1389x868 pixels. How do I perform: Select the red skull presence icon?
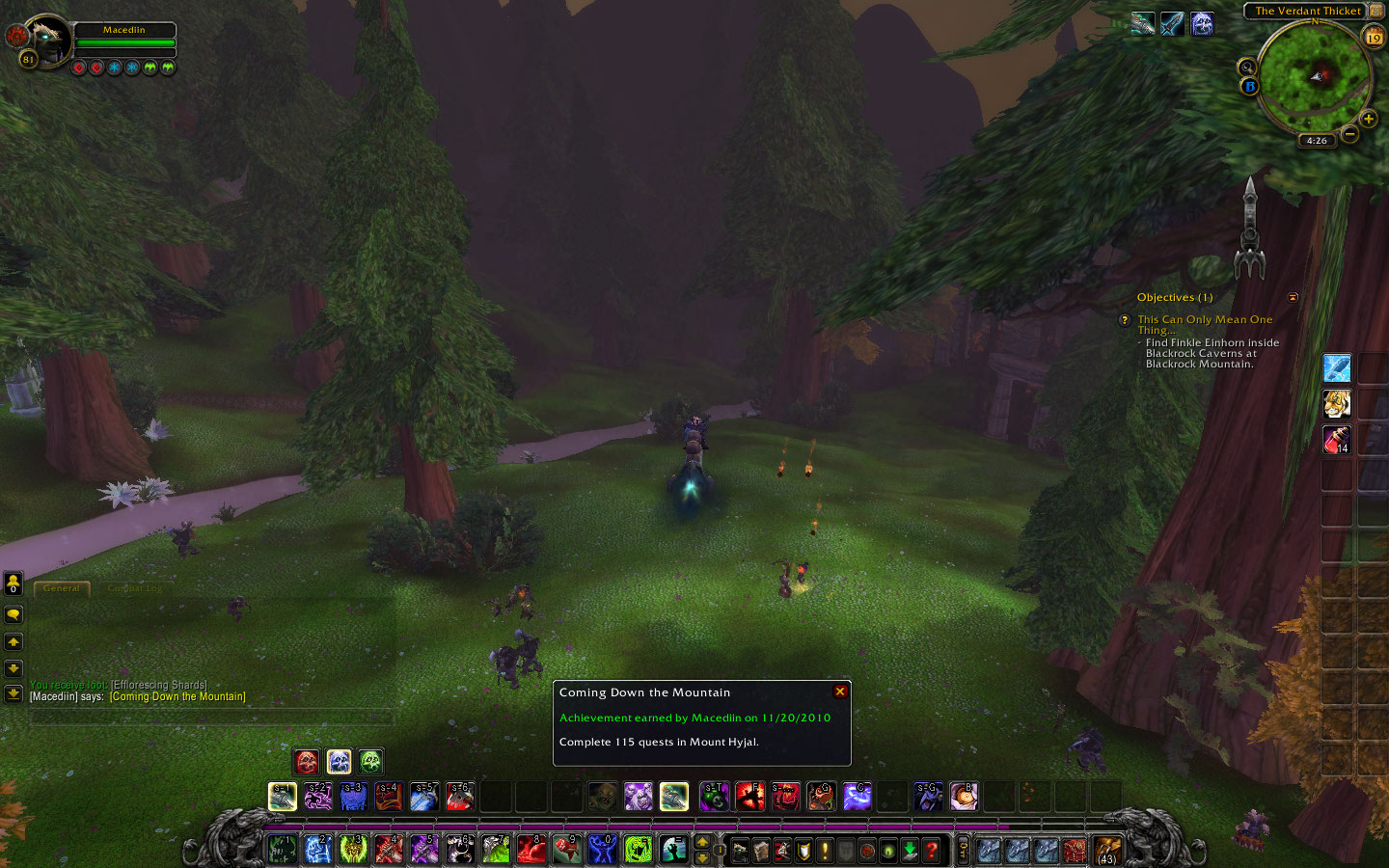click(x=307, y=762)
